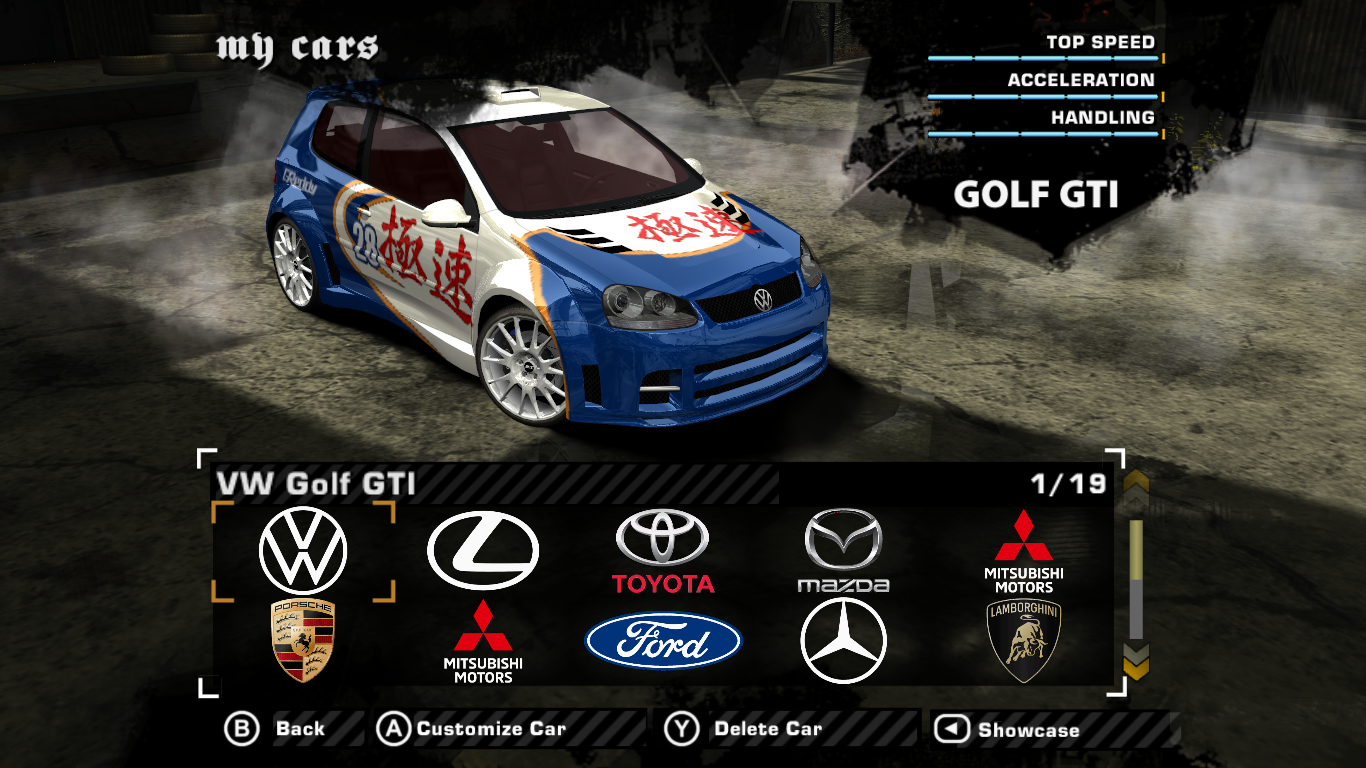Click the car list's up scroll arrow

(x=1136, y=487)
